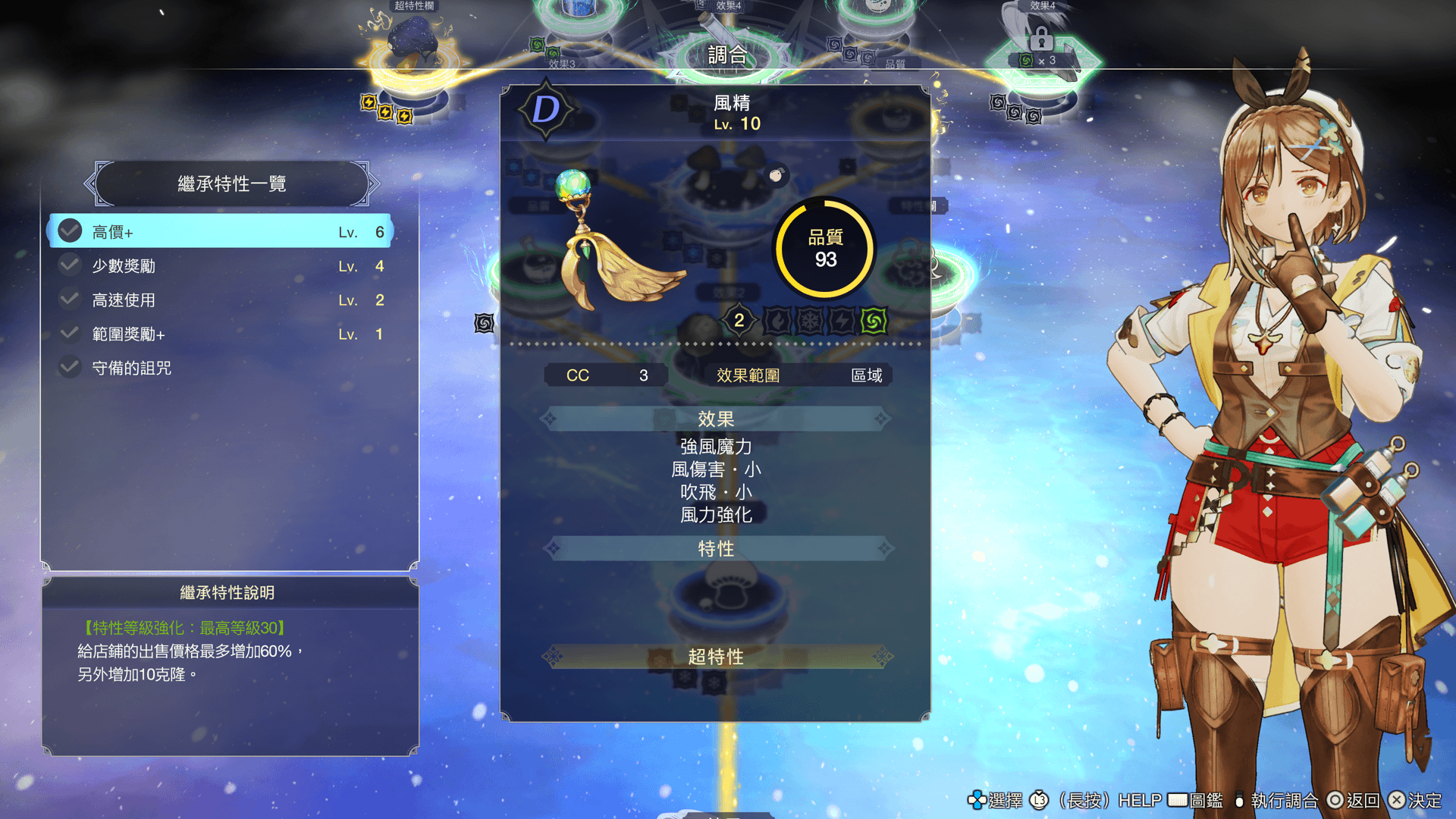The width and height of the screenshot is (1456, 819).
Task: Toggle the 少數獎勵 trait
Action: click(220, 266)
